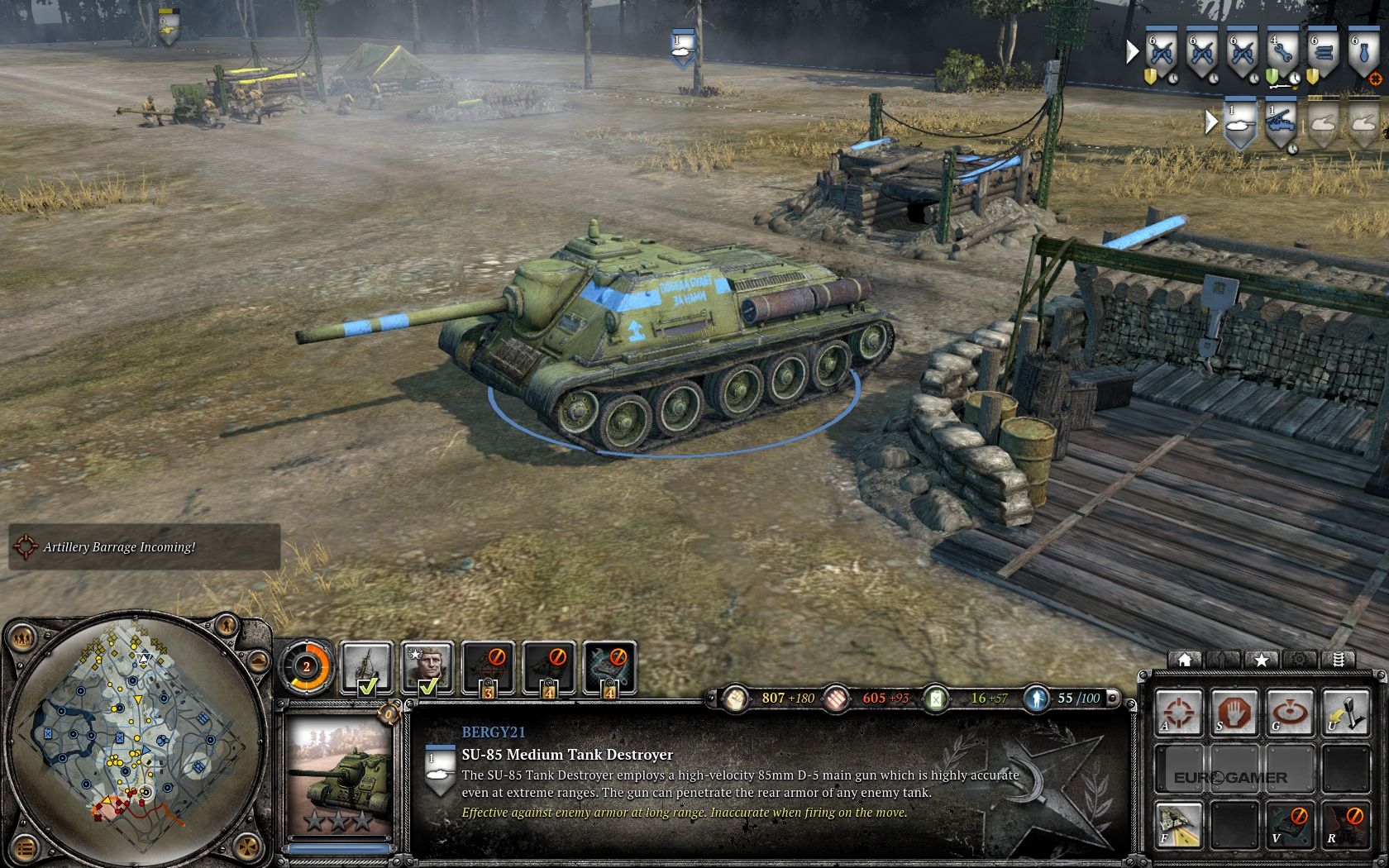Open the home tab in command panel
This screenshot has width=1389, height=868.
pos(1185,660)
